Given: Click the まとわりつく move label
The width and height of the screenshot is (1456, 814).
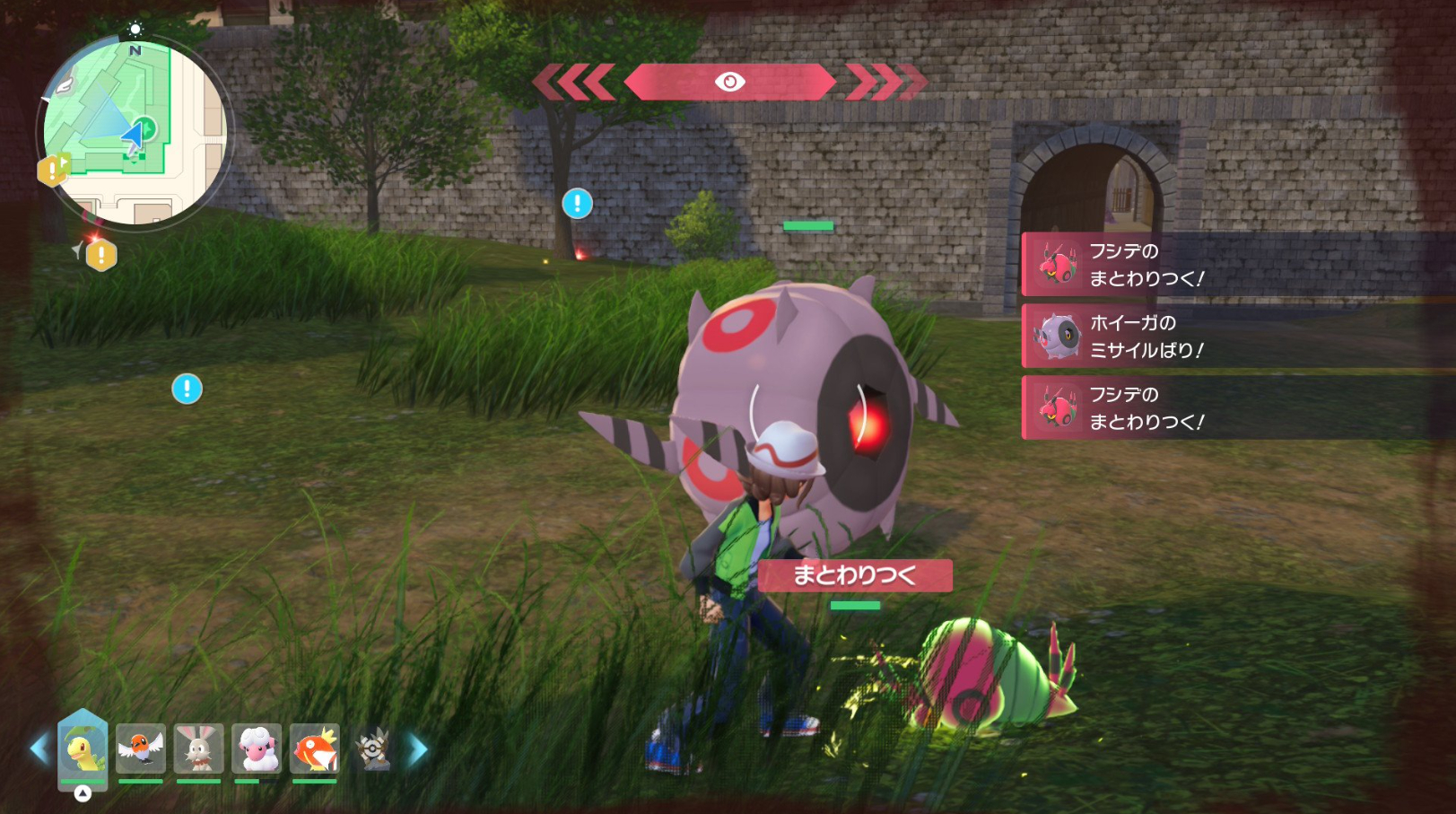Looking at the screenshot, I should pyautogui.click(x=854, y=575).
